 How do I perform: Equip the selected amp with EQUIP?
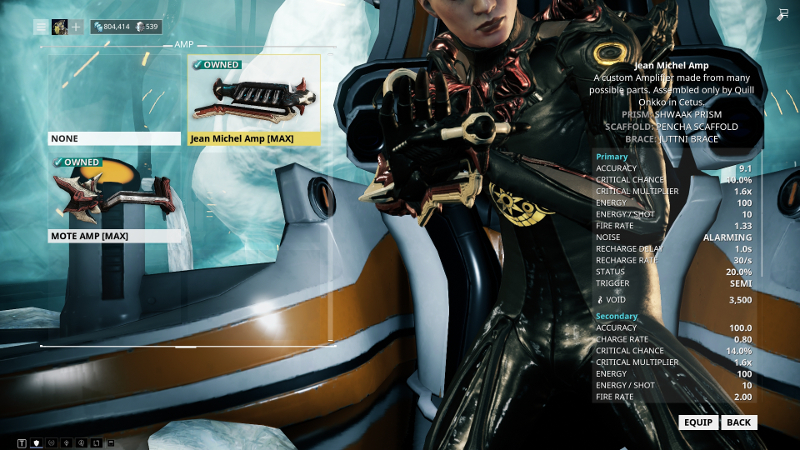pos(697,422)
